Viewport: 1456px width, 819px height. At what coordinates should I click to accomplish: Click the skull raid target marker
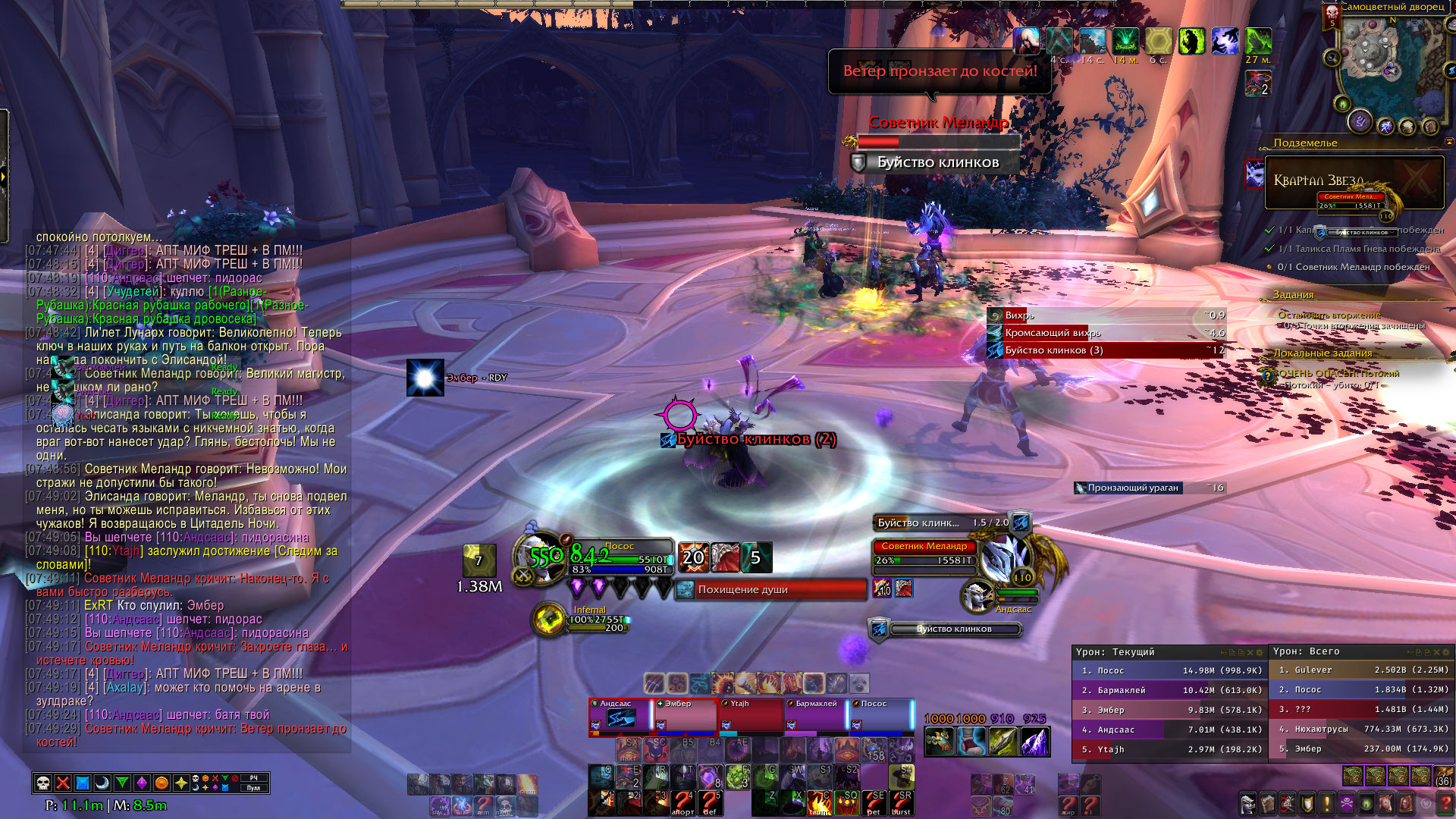click(x=44, y=783)
